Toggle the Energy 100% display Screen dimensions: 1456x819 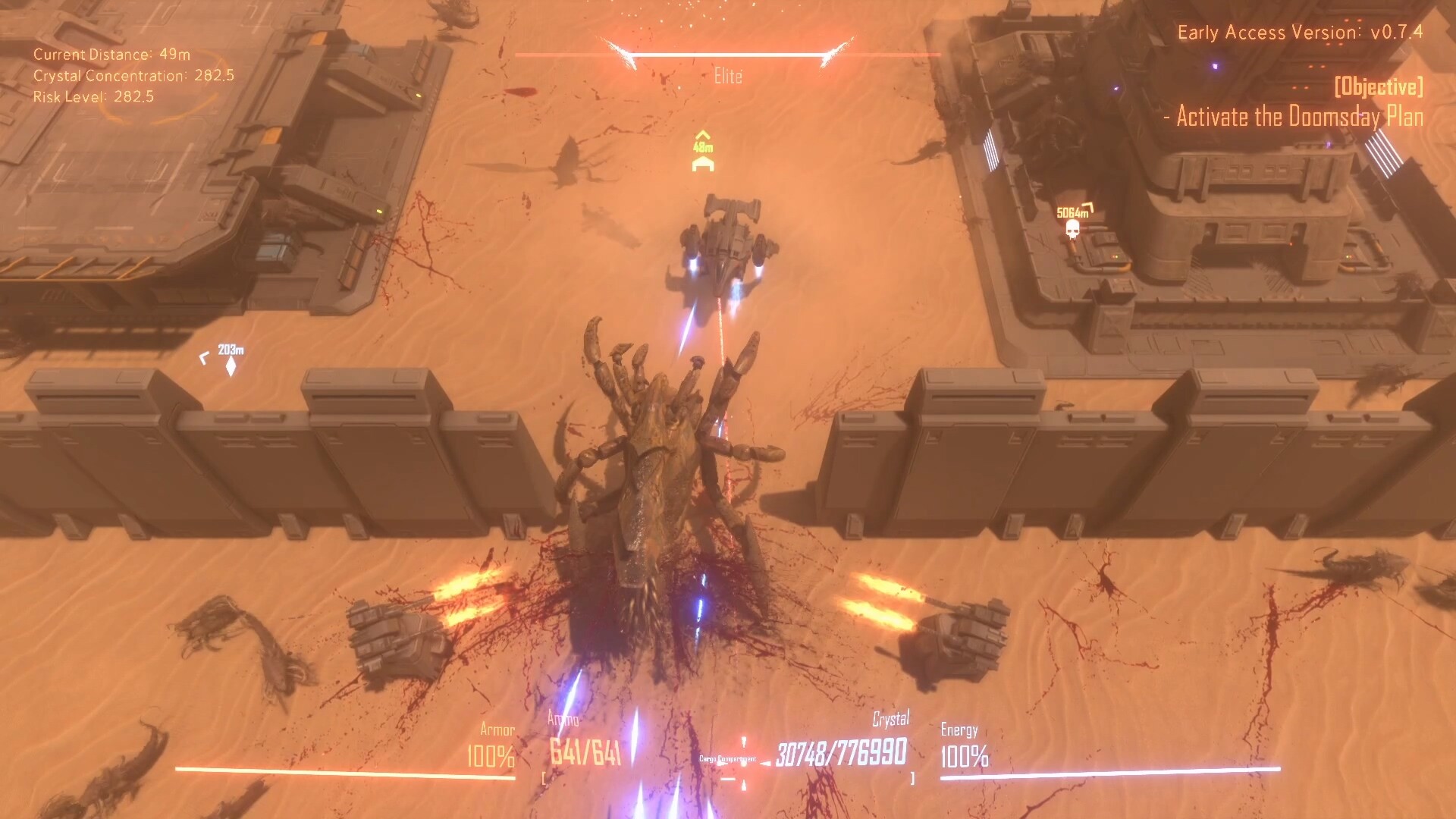[964, 755]
